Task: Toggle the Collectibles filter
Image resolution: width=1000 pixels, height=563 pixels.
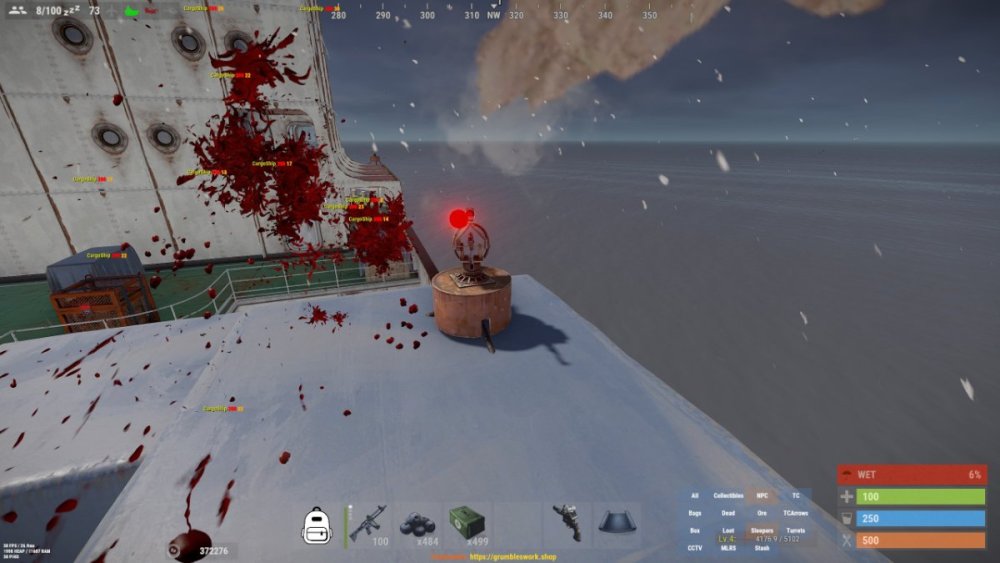Action: click(728, 496)
